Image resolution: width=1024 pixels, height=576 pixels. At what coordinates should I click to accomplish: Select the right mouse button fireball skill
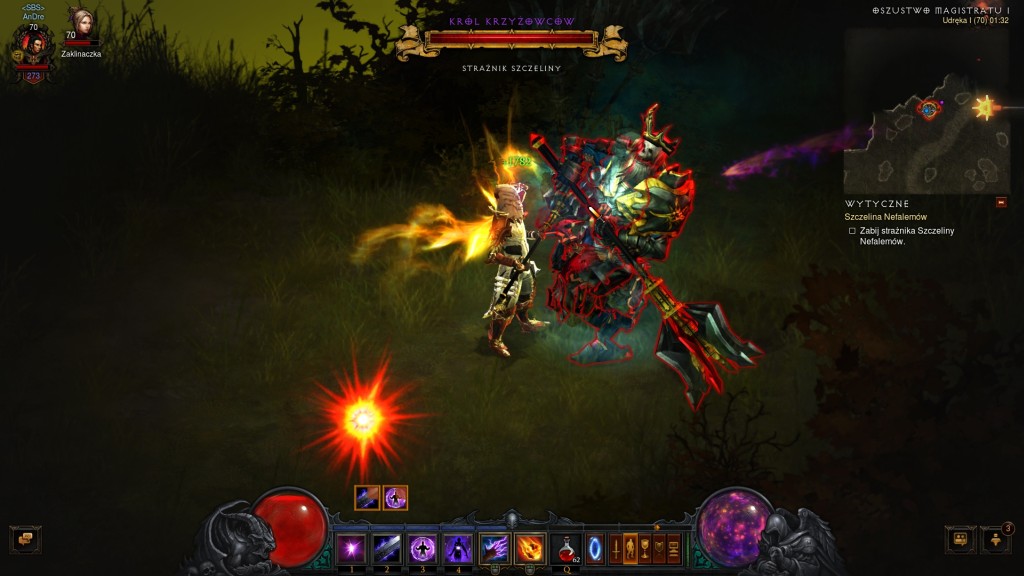click(530, 549)
